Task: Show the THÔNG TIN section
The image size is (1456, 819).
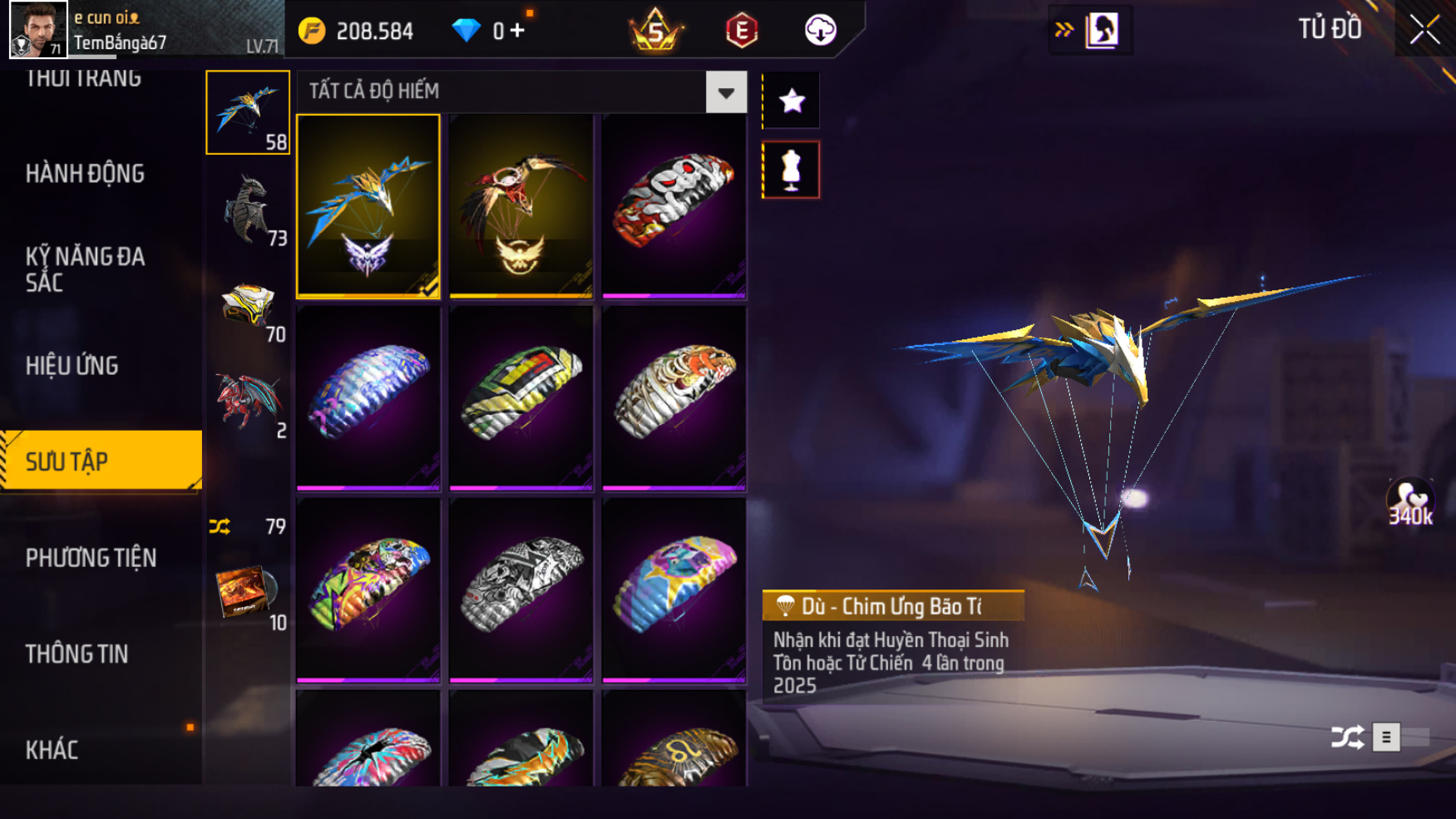Action: click(77, 654)
